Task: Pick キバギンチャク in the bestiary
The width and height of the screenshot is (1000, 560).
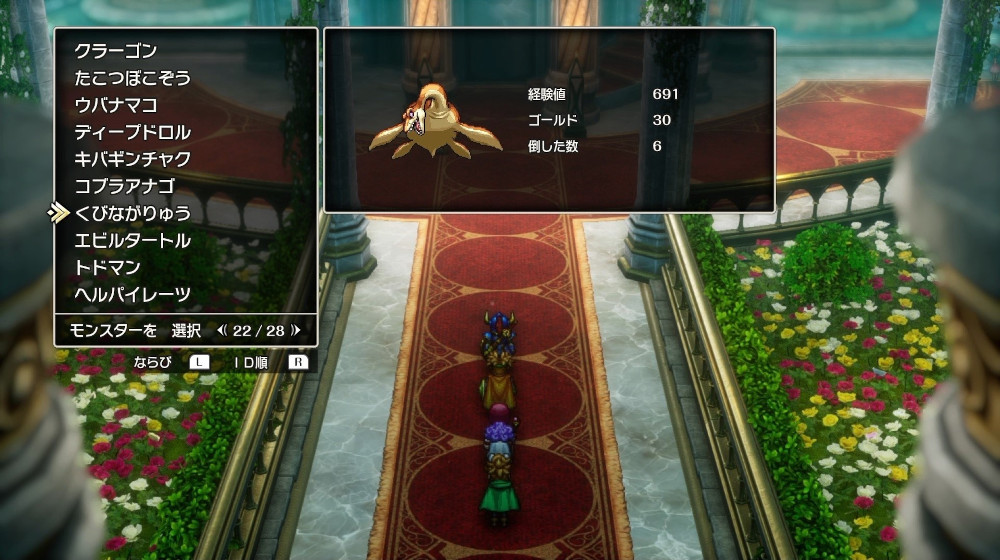Action: (132, 159)
